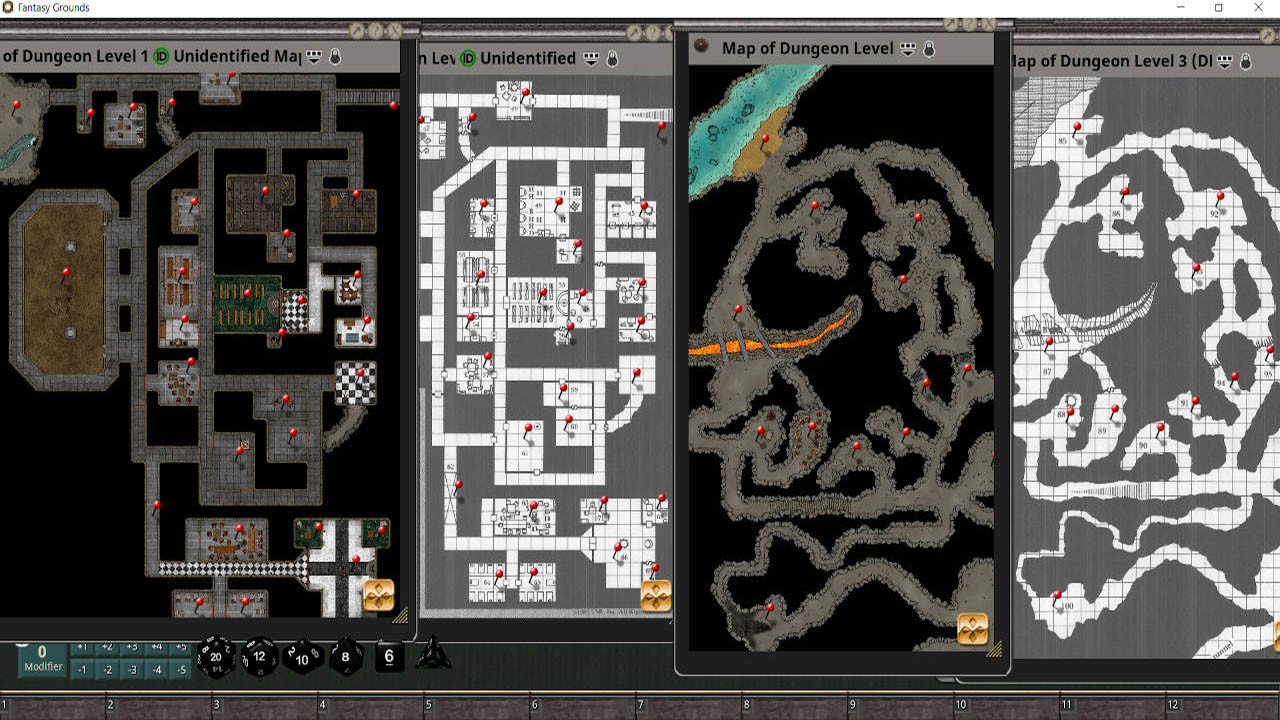1280x720 pixels.
Task: Click the +5 modifier button
Action: tap(181, 646)
